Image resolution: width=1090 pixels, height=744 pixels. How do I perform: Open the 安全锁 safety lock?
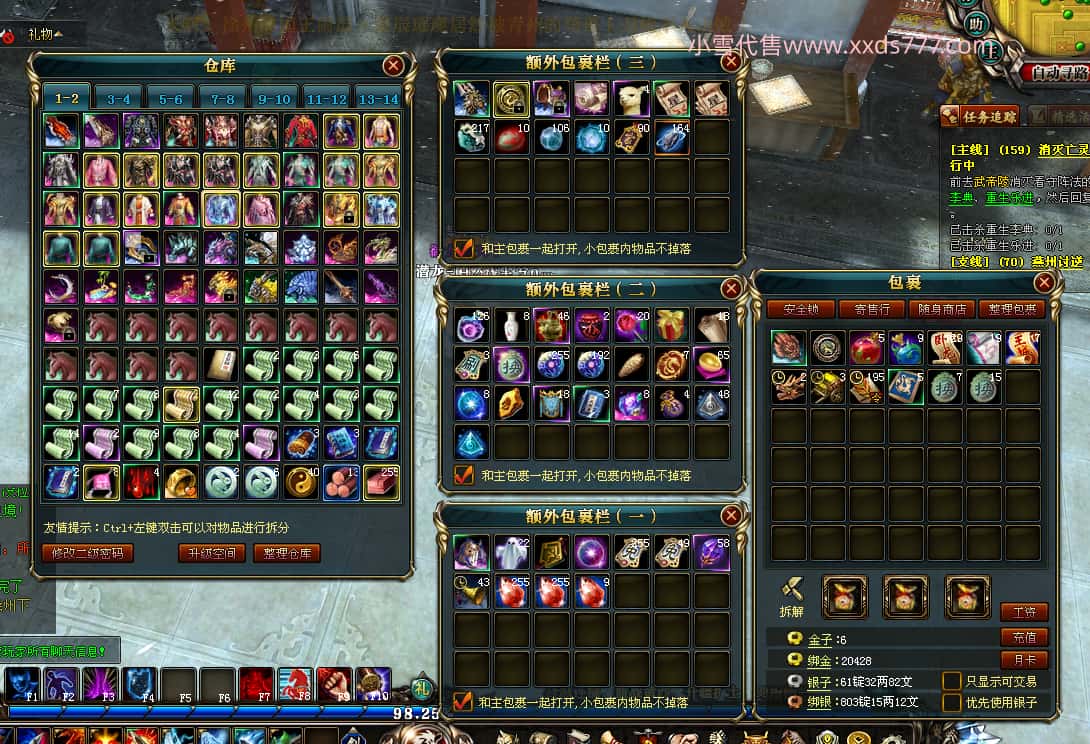801,310
